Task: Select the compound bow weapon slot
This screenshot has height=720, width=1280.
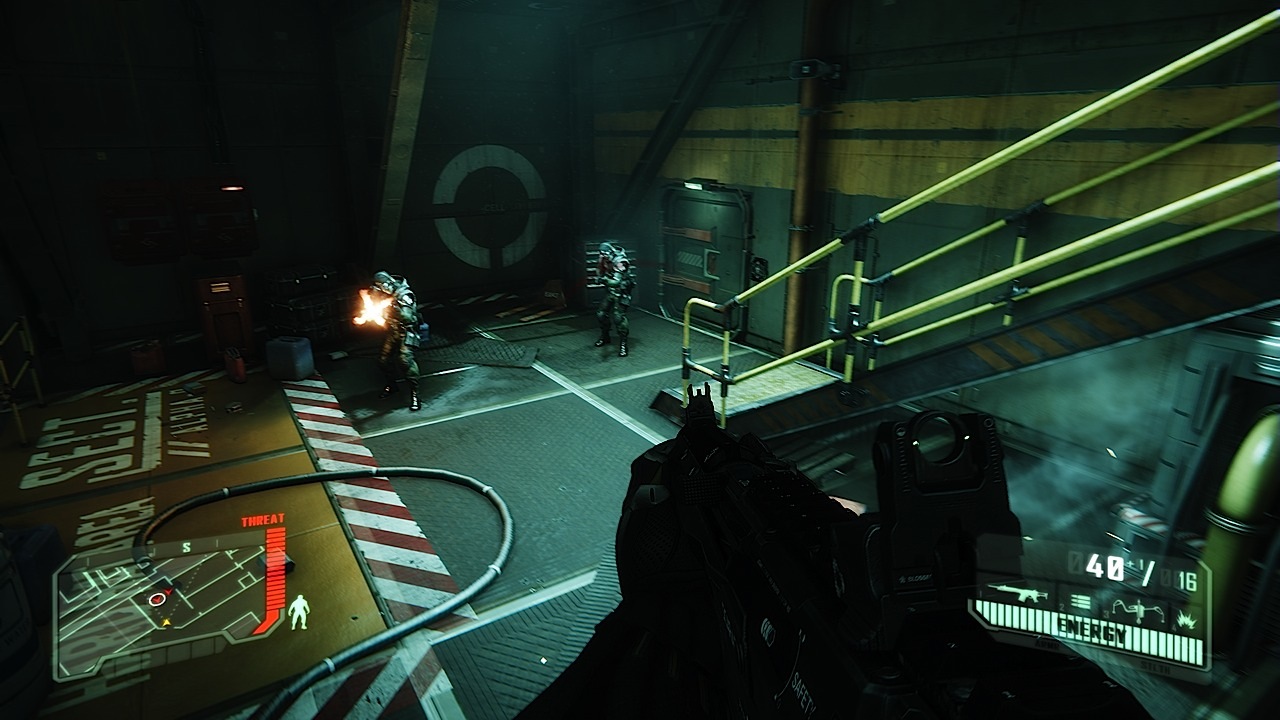Action: (1137, 608)
